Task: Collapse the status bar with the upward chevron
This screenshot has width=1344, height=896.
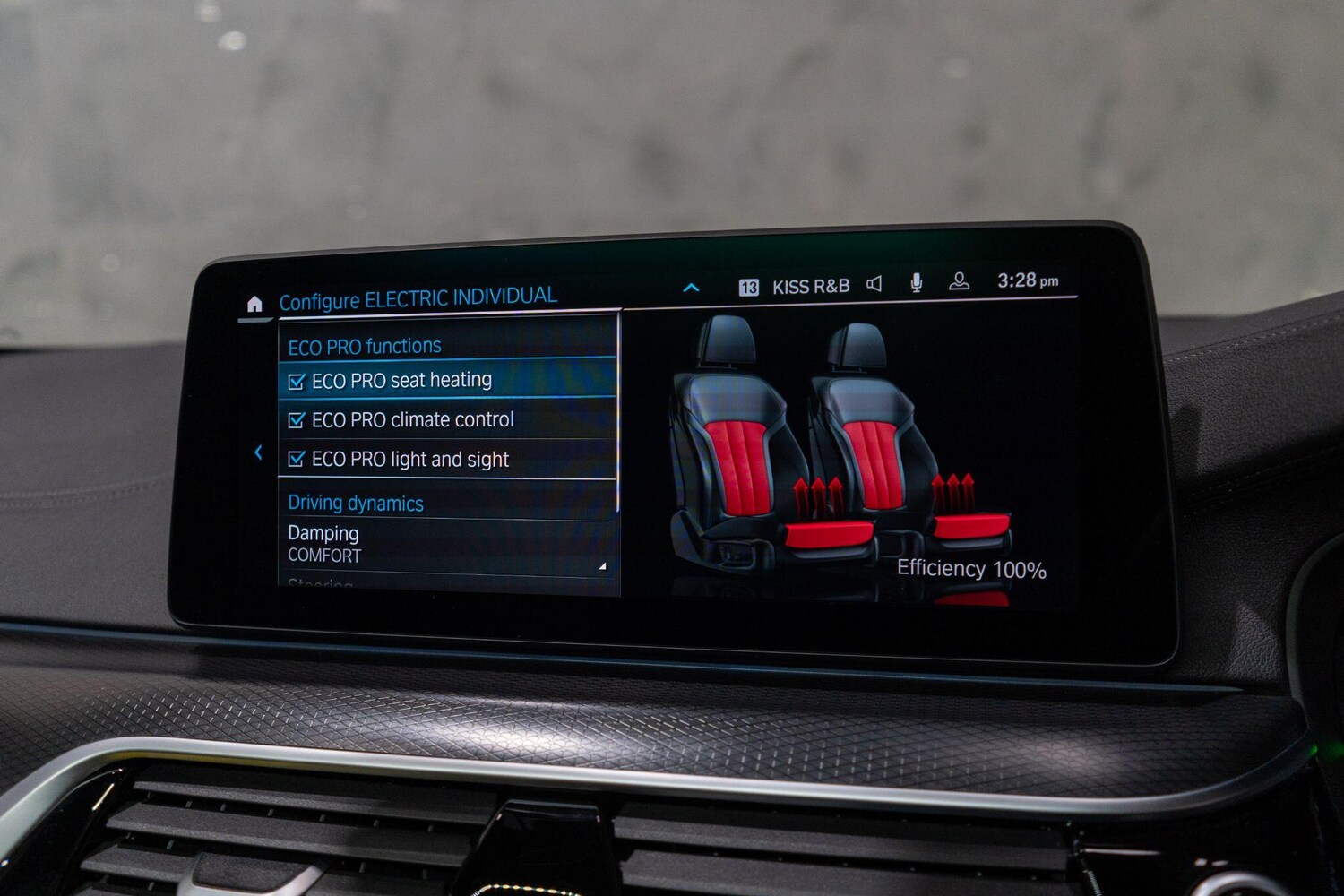Action: (691, 287)
